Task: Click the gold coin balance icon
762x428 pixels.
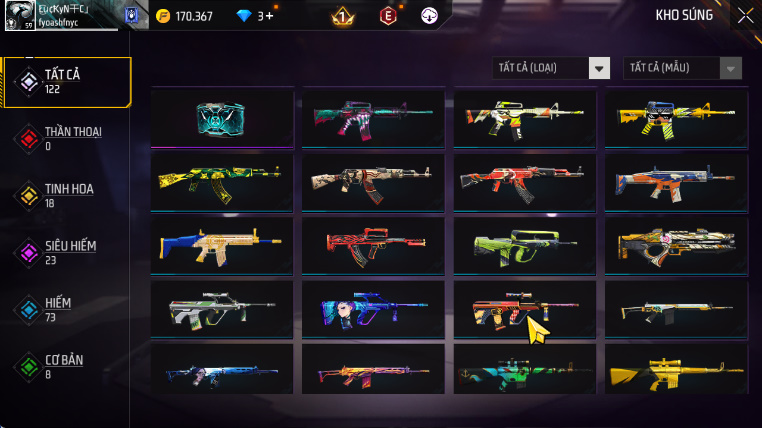Action: point(163,16)
